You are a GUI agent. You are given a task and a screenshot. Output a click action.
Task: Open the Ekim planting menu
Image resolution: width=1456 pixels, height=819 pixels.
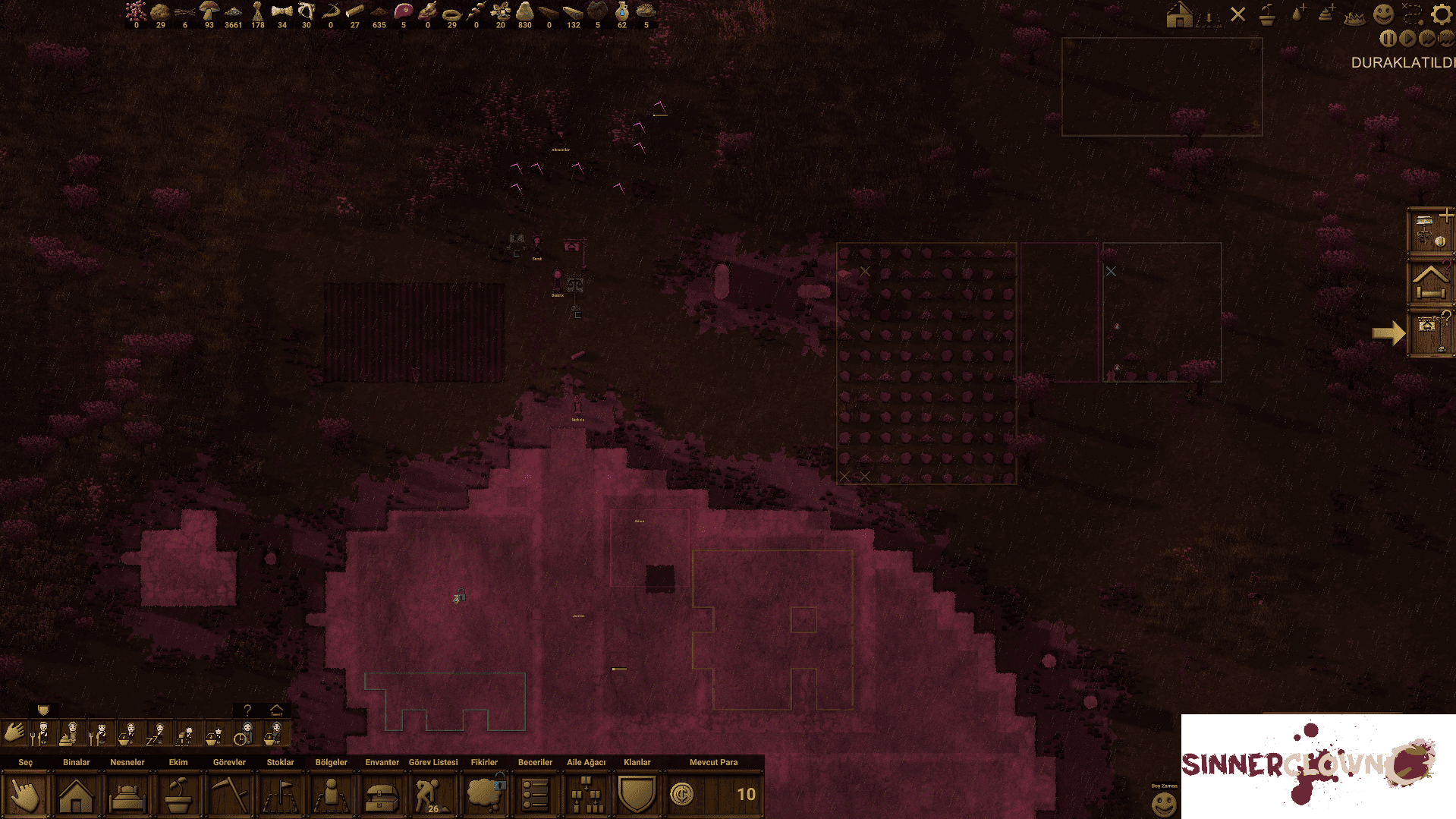(178, 795)
